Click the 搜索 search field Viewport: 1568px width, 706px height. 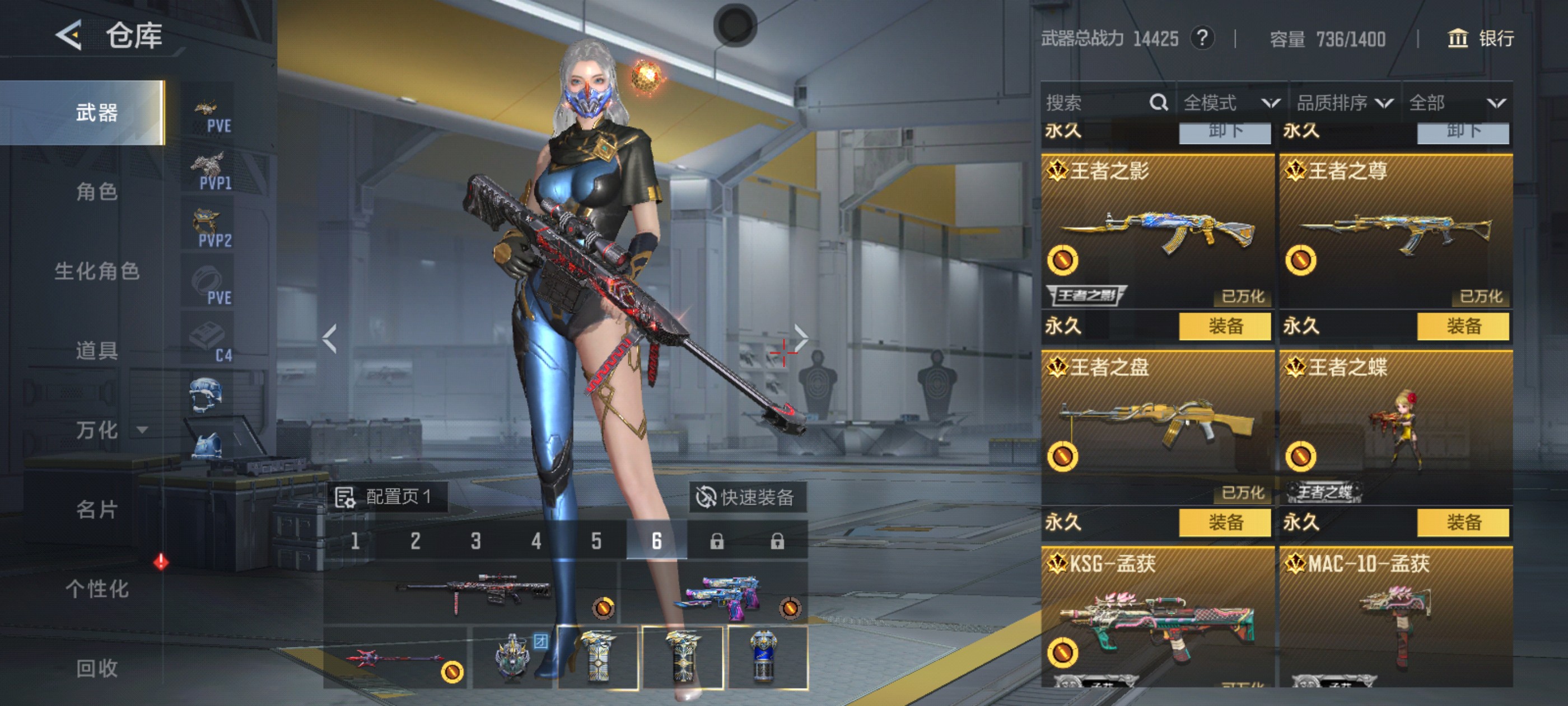1096,103
